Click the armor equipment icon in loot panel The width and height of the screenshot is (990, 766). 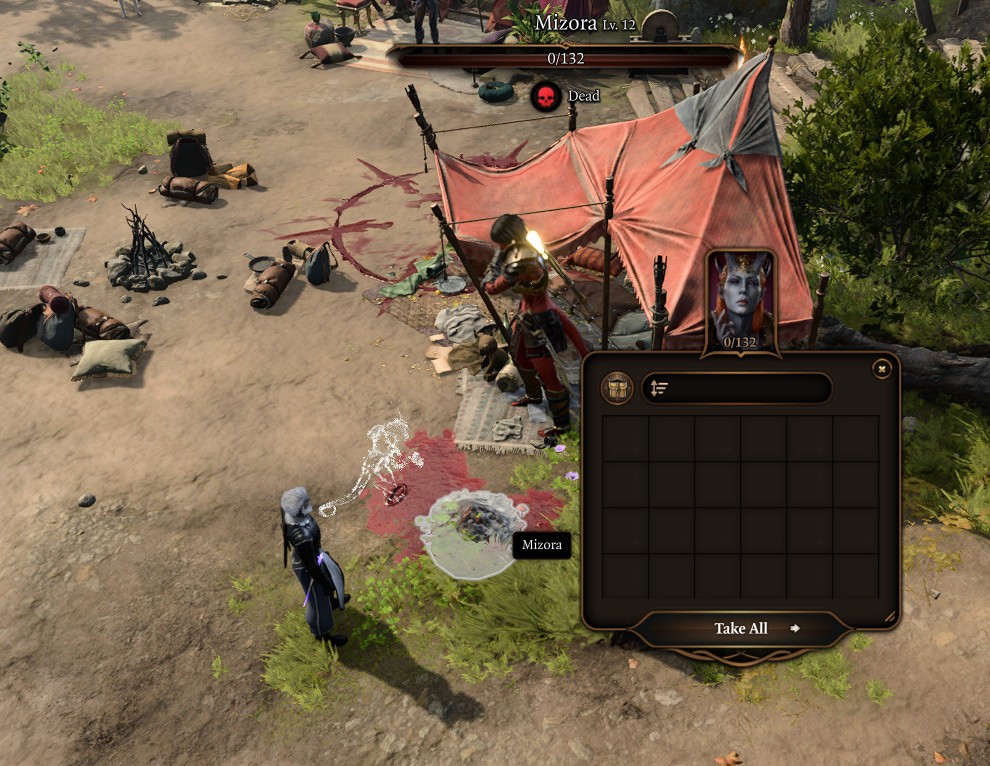617,388
